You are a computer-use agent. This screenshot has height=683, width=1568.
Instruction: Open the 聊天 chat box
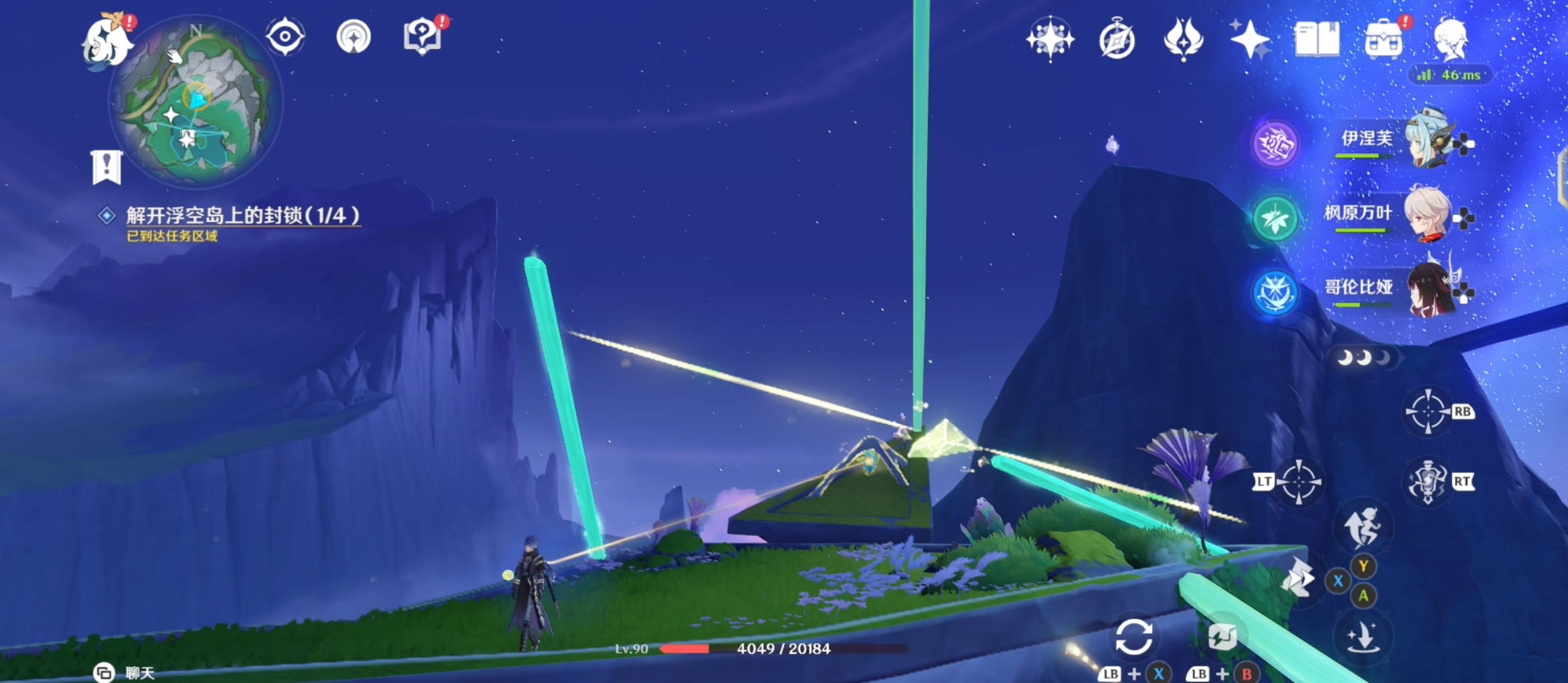[125, 673]
